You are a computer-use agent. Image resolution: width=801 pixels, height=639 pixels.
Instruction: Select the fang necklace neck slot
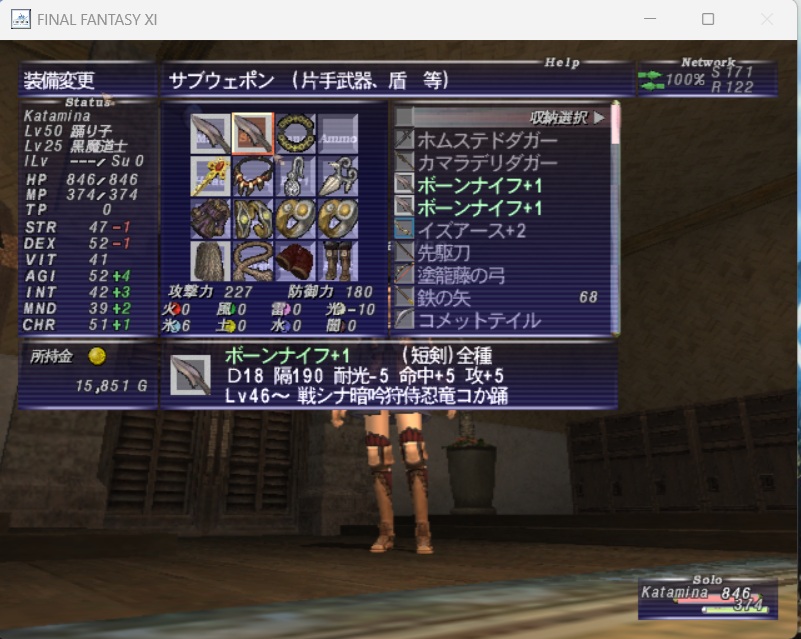253,176
